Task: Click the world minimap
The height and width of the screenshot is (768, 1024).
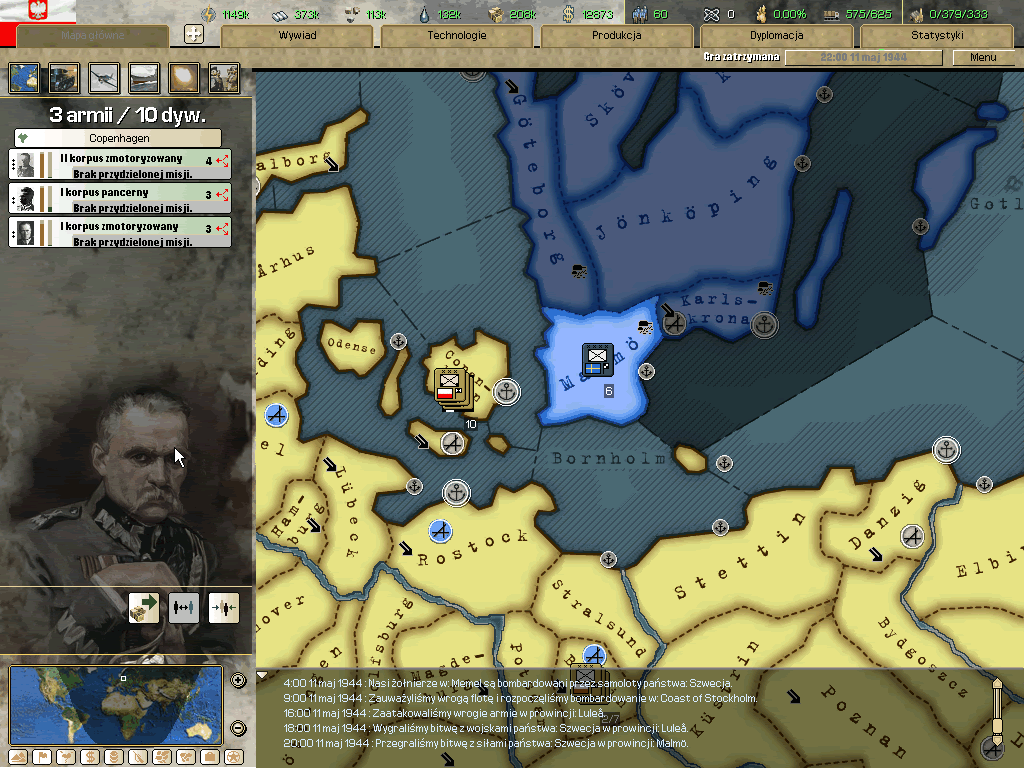Action: click(x=116, y=705)
